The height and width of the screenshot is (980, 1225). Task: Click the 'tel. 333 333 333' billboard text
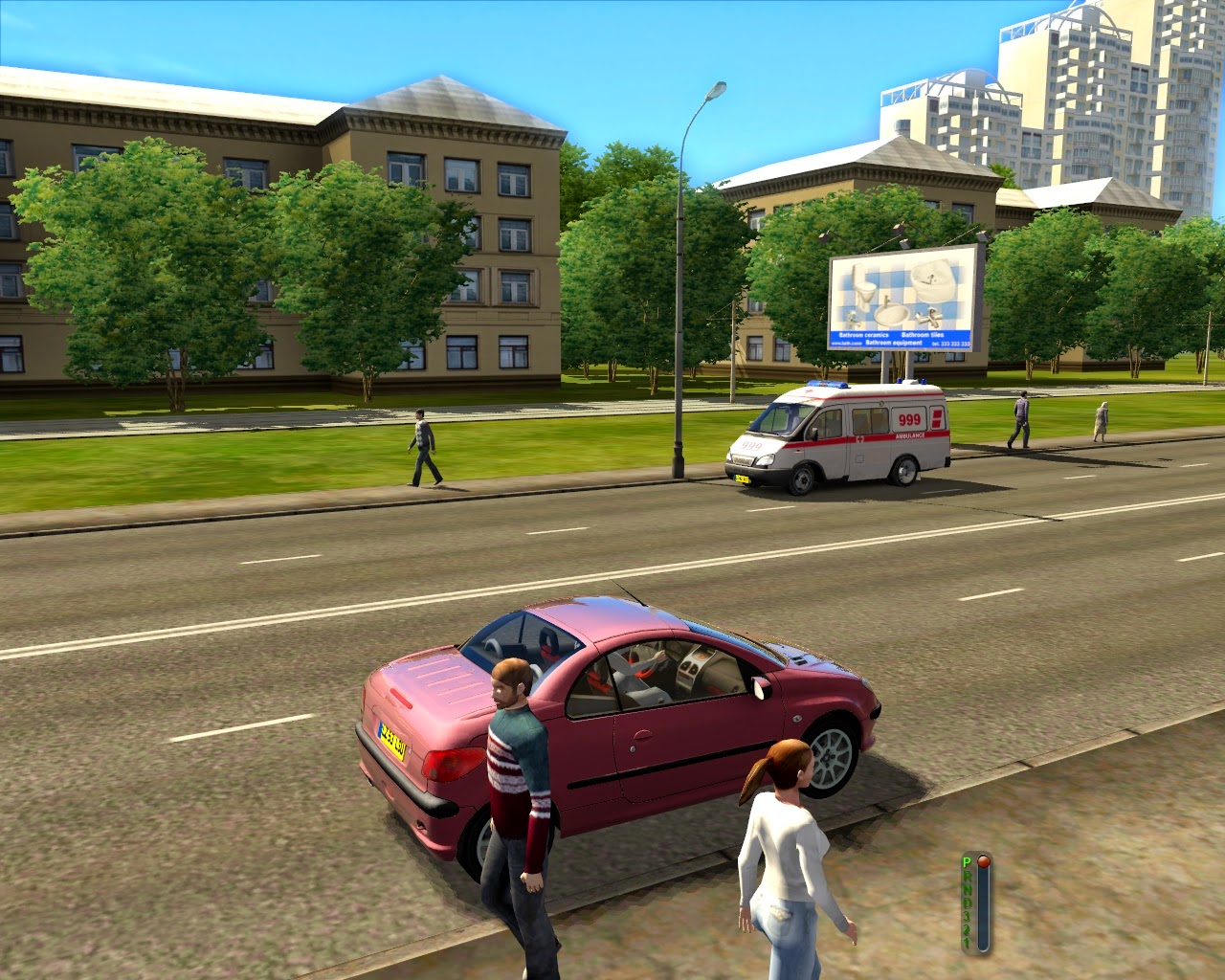[950, 344]
